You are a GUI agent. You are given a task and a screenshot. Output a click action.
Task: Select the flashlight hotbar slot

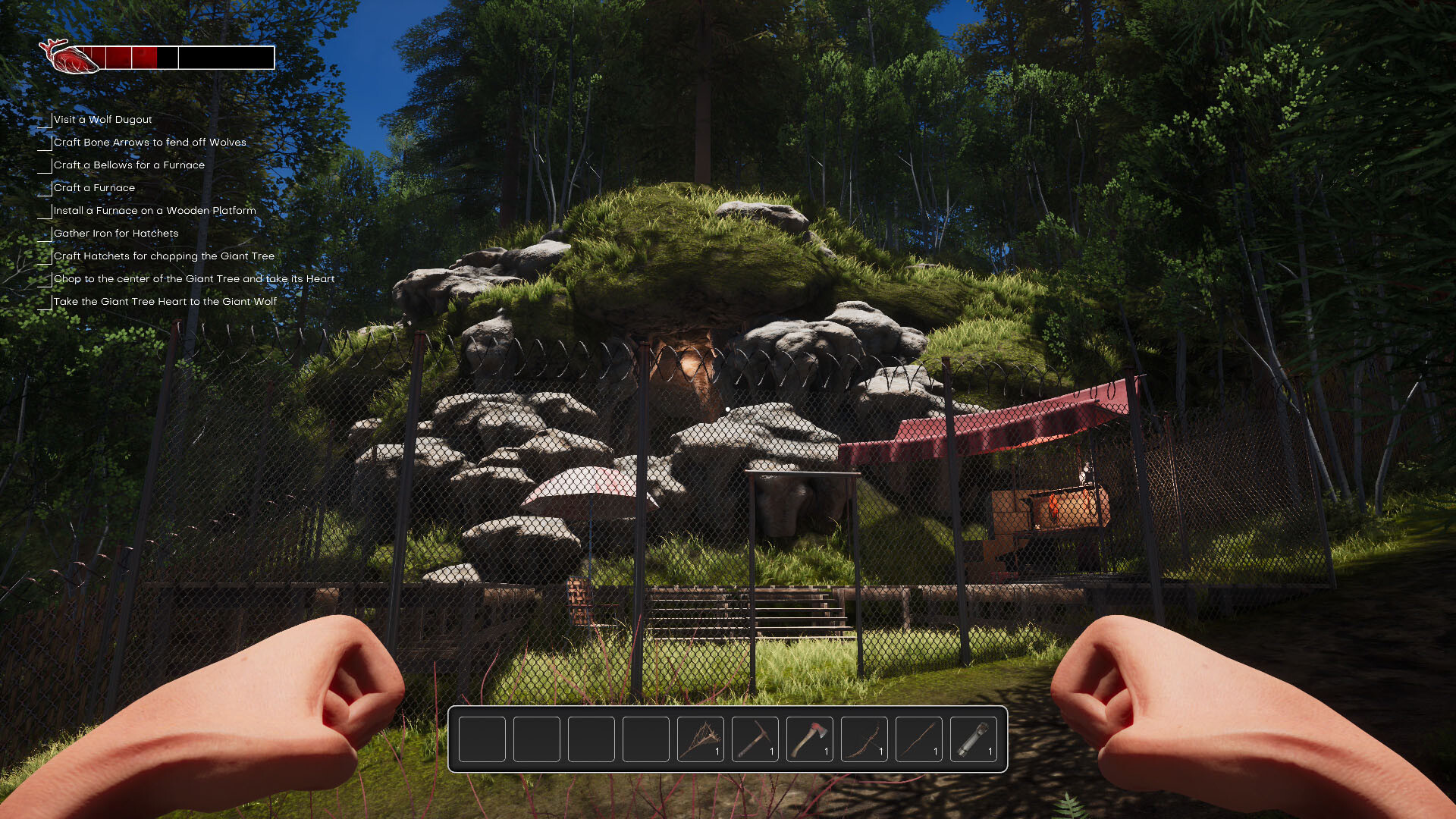point(973,739)
